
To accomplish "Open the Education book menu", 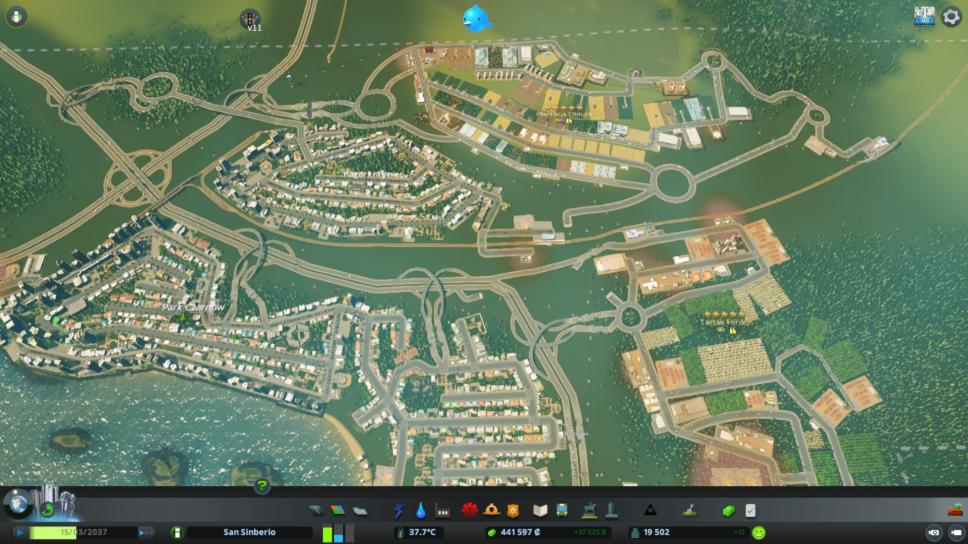I will point(541,510).
